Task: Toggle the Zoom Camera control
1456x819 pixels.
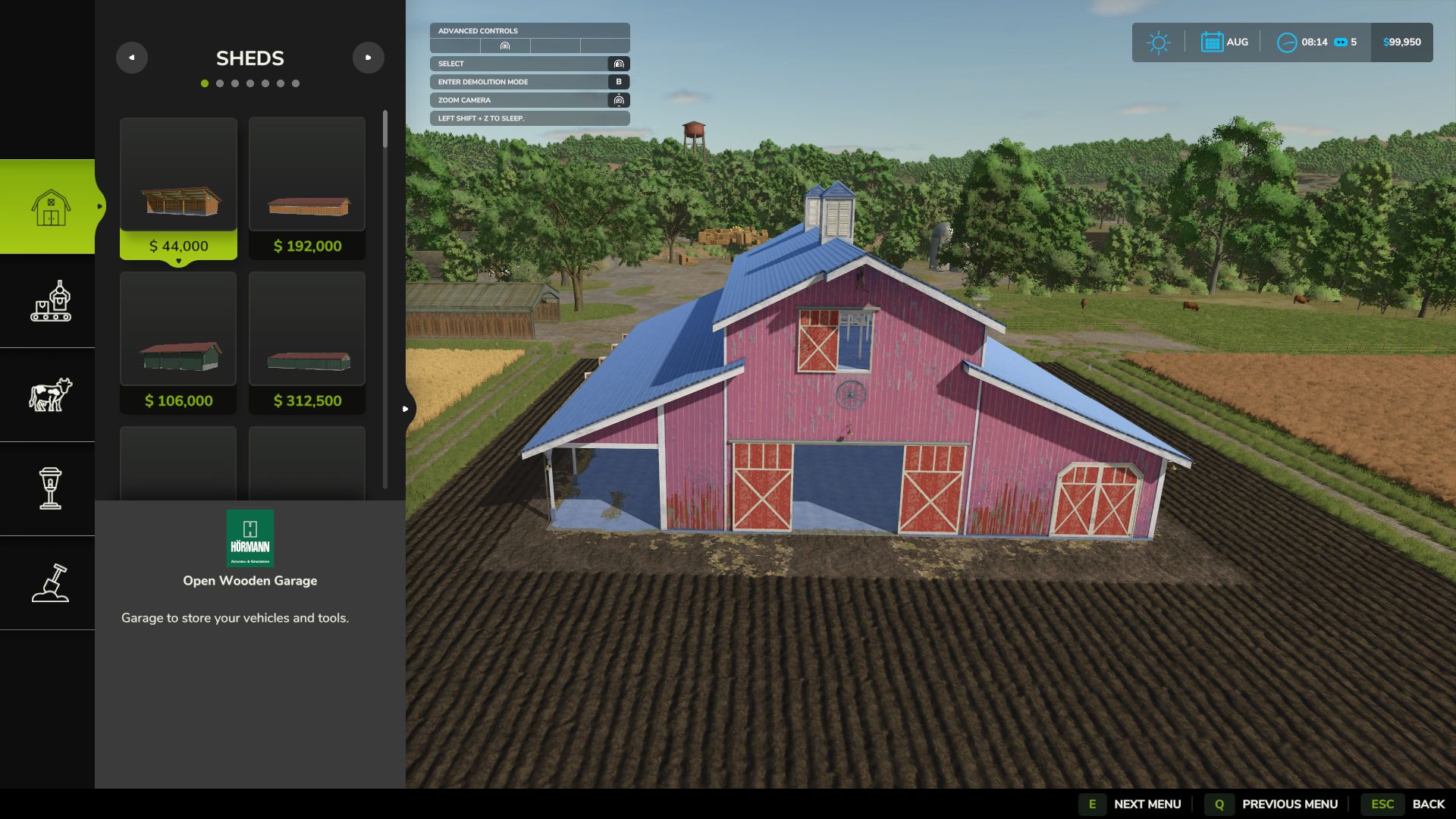Action: tap(529, 99)
